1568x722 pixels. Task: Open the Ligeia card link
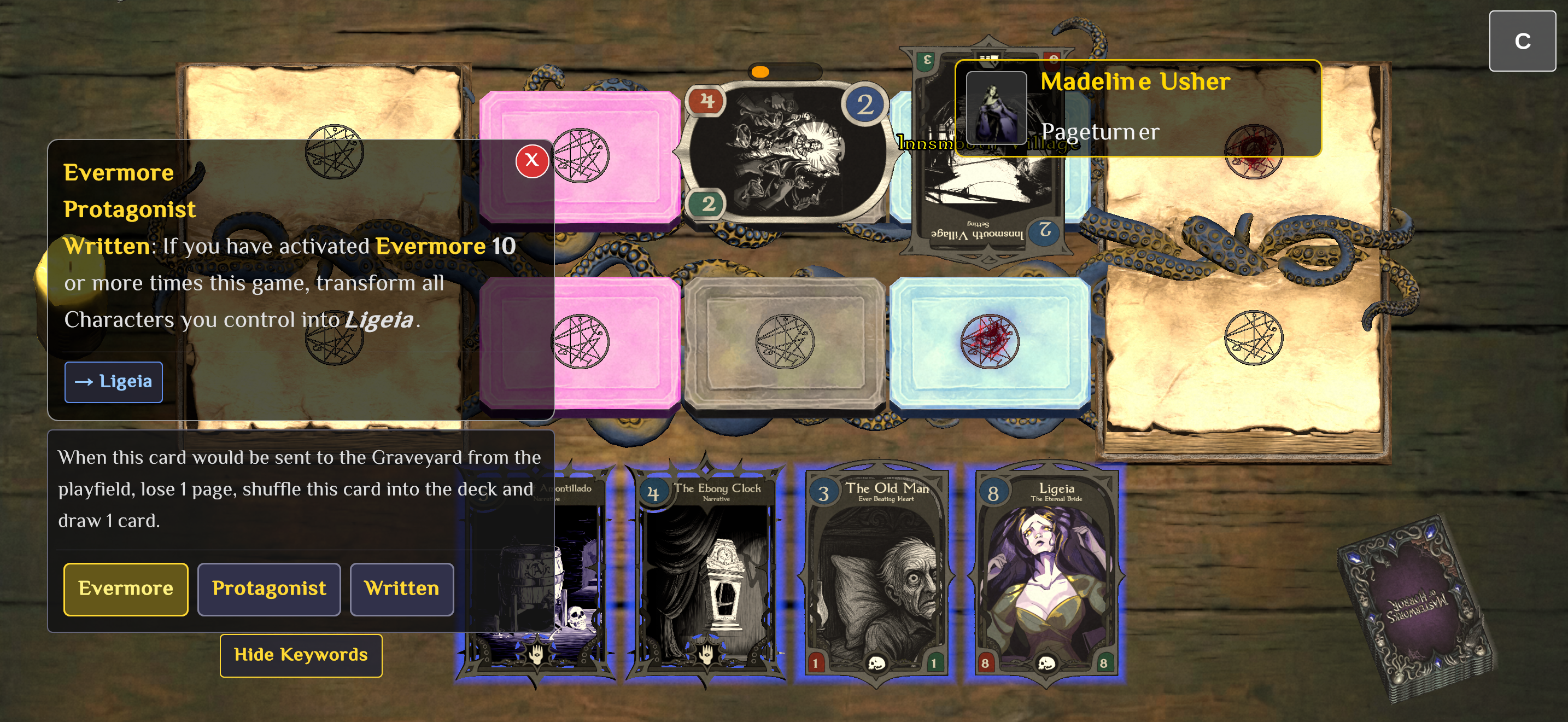[x=114, y=382]
